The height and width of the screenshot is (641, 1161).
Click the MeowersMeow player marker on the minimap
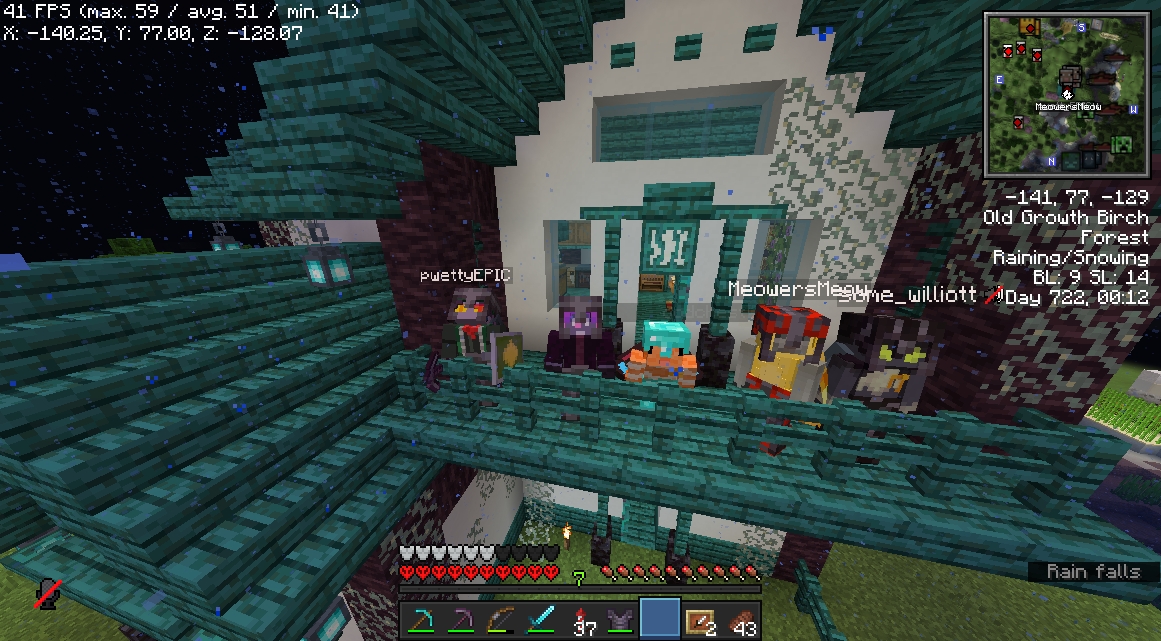pyautogui.click(x=1067, y=94)
